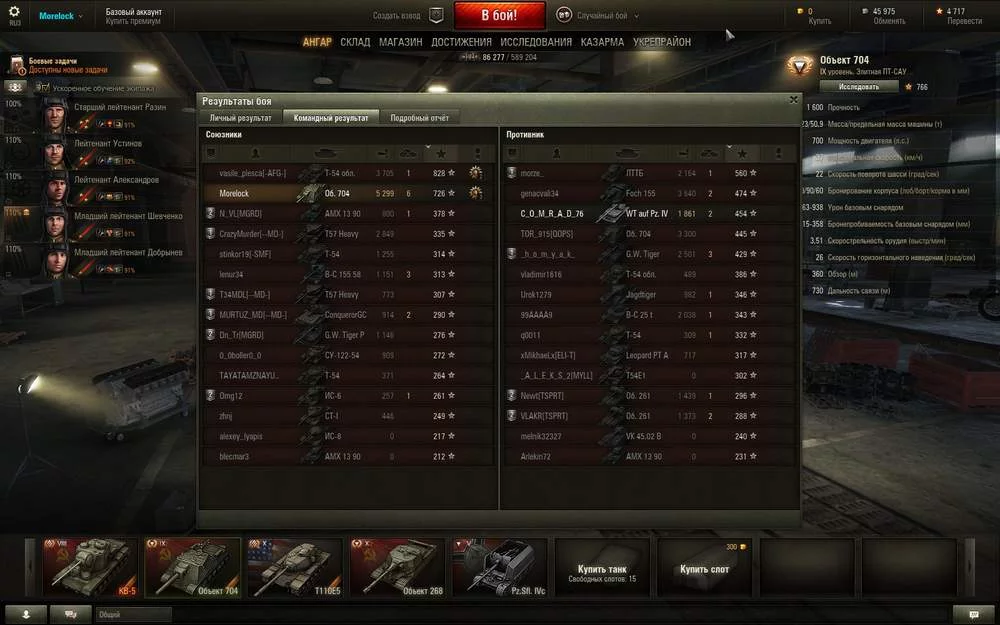The width and height of the screenshot is (1000, 625).
Task: Open the Подробный отчёт tab
Action: 420,118
